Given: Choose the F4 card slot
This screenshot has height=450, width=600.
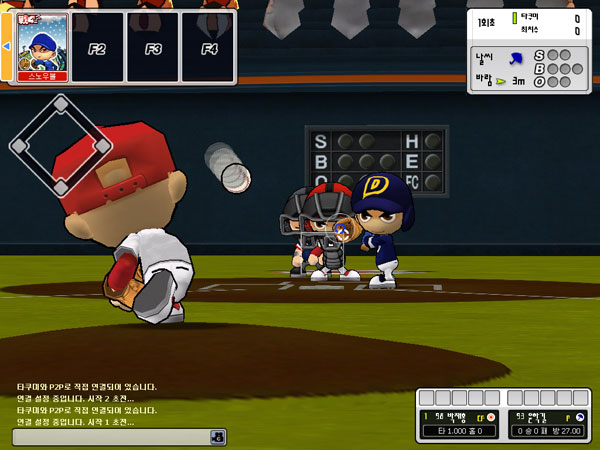Looking at the screenshot, I should pos(208,47).
